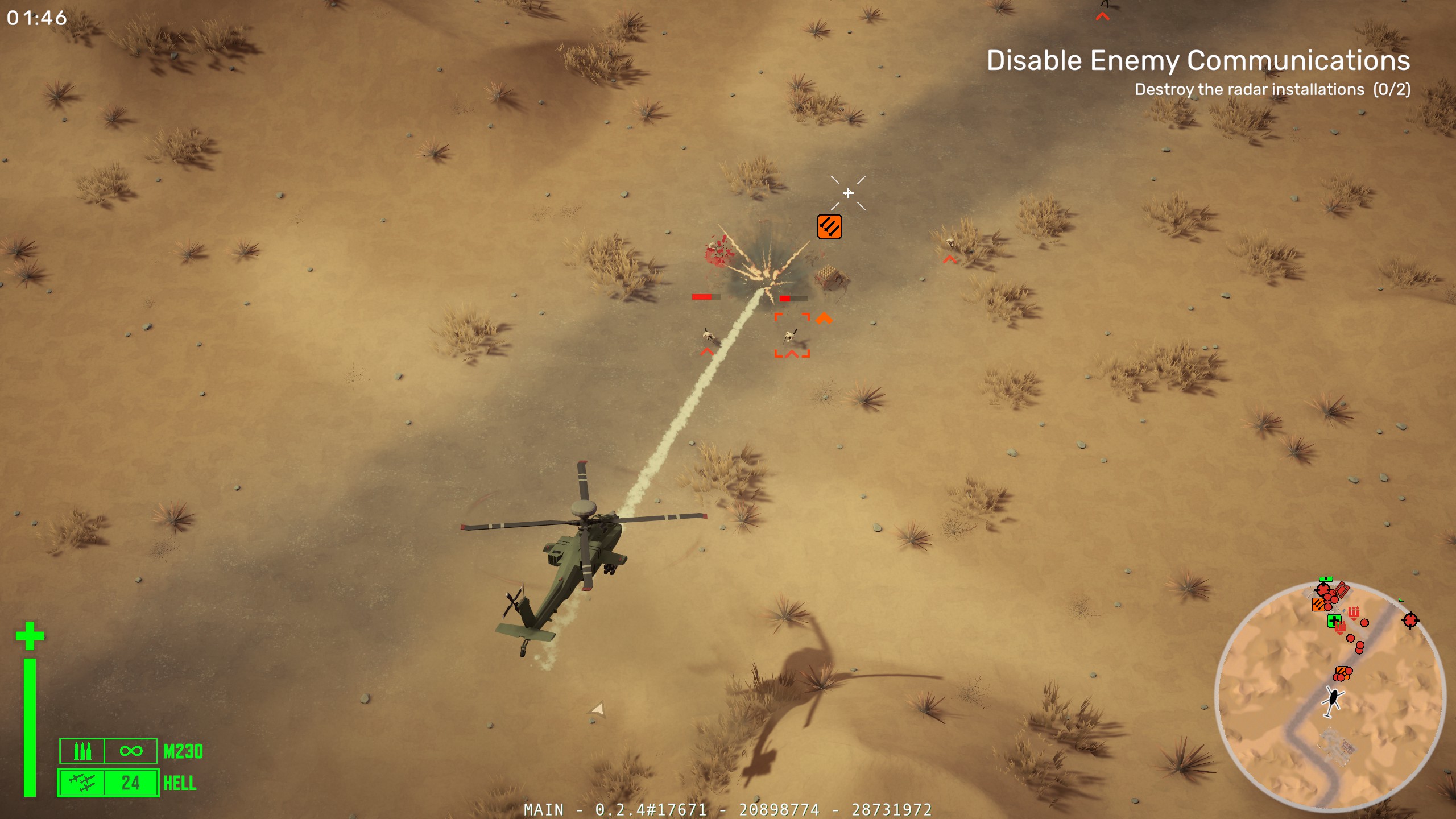This screenshot has width=1456, height=819.
Task: Switch to the HELL missile weapon slot
Action: 108,783
